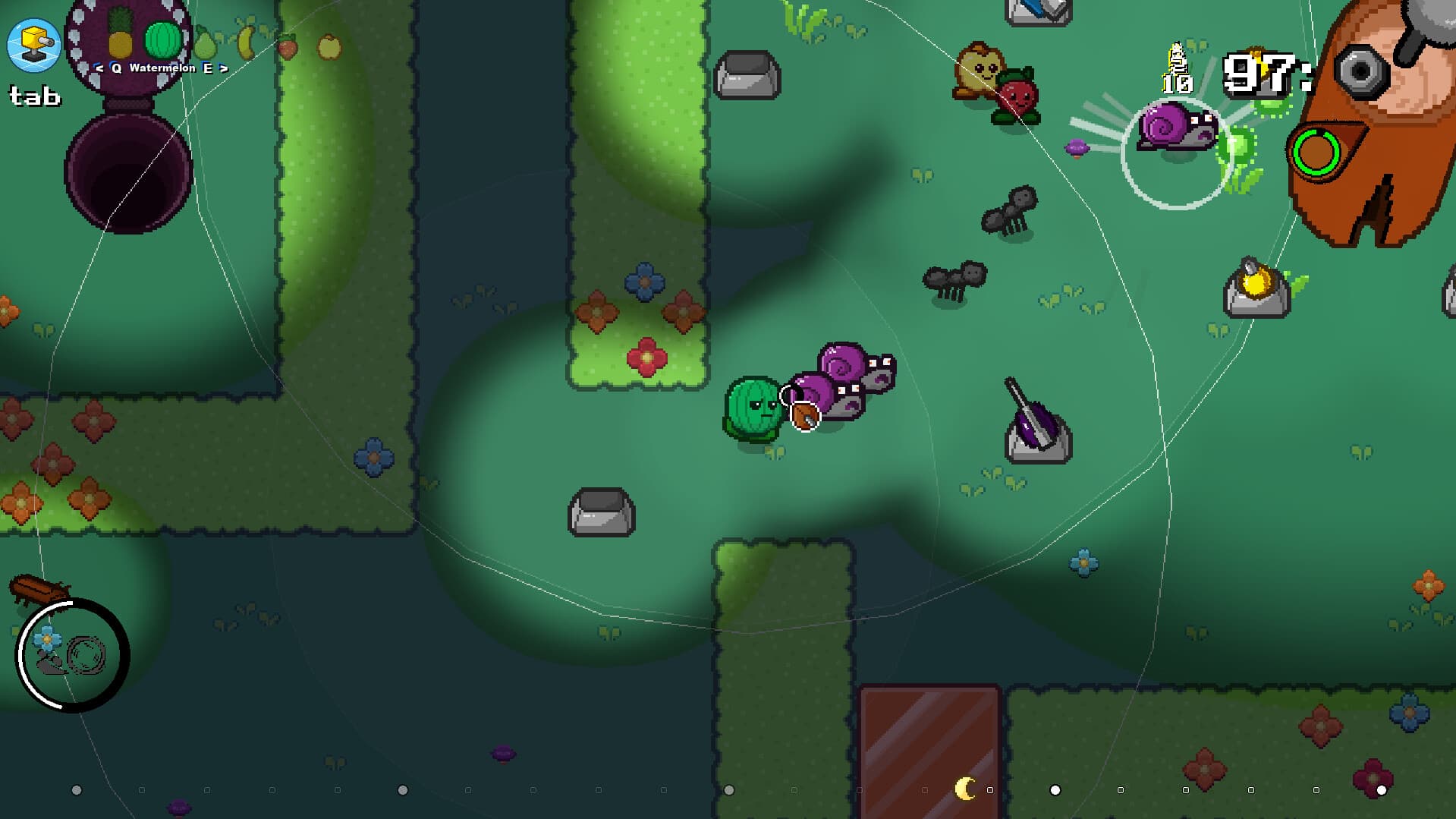The image size is (1456, 819).
Task: Click the right arrow beside E hotkey
Action: click(224, 68)
